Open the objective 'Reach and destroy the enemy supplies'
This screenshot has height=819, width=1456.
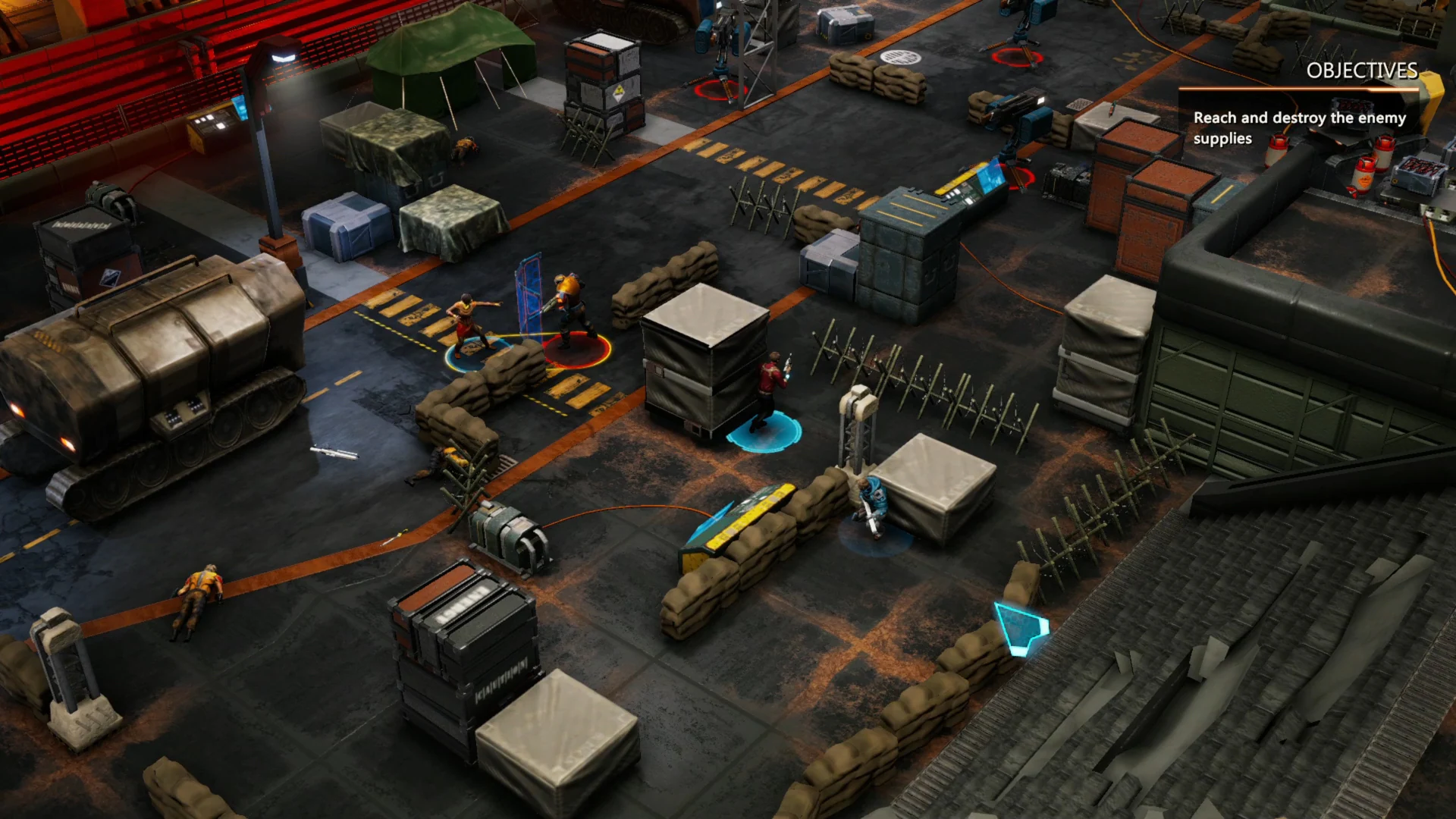point(1298,127)
